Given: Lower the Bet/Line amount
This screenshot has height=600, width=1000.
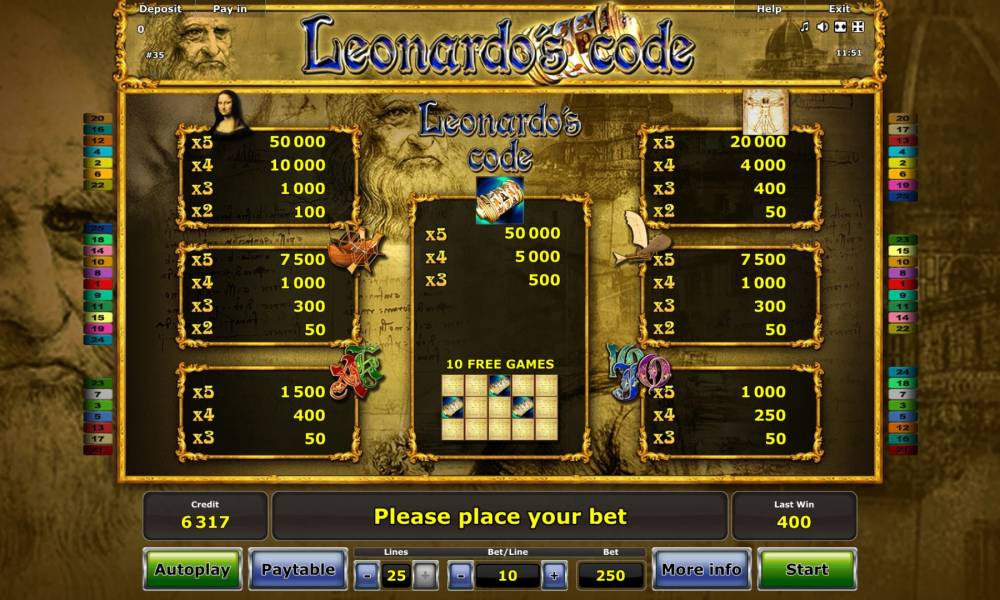Looking at the screenshot, I should (x=461, y=575).
